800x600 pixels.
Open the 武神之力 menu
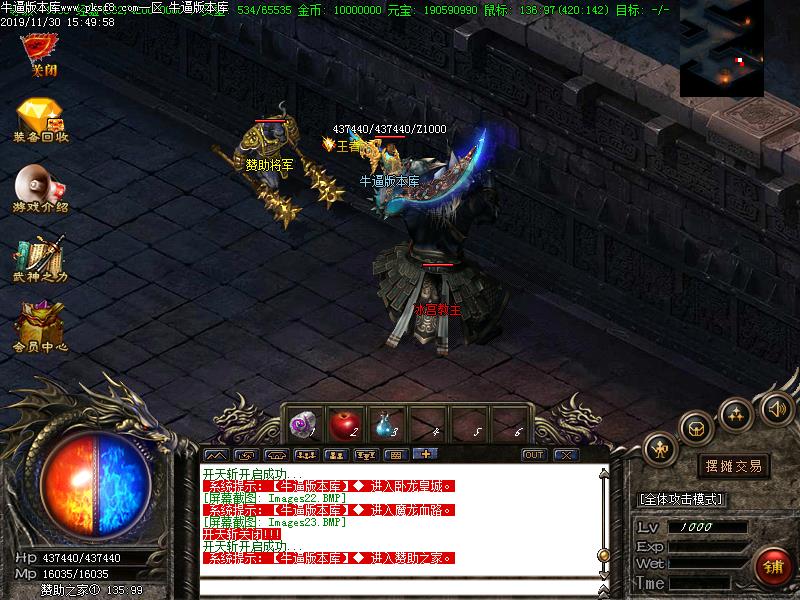(x=40, y=258)
